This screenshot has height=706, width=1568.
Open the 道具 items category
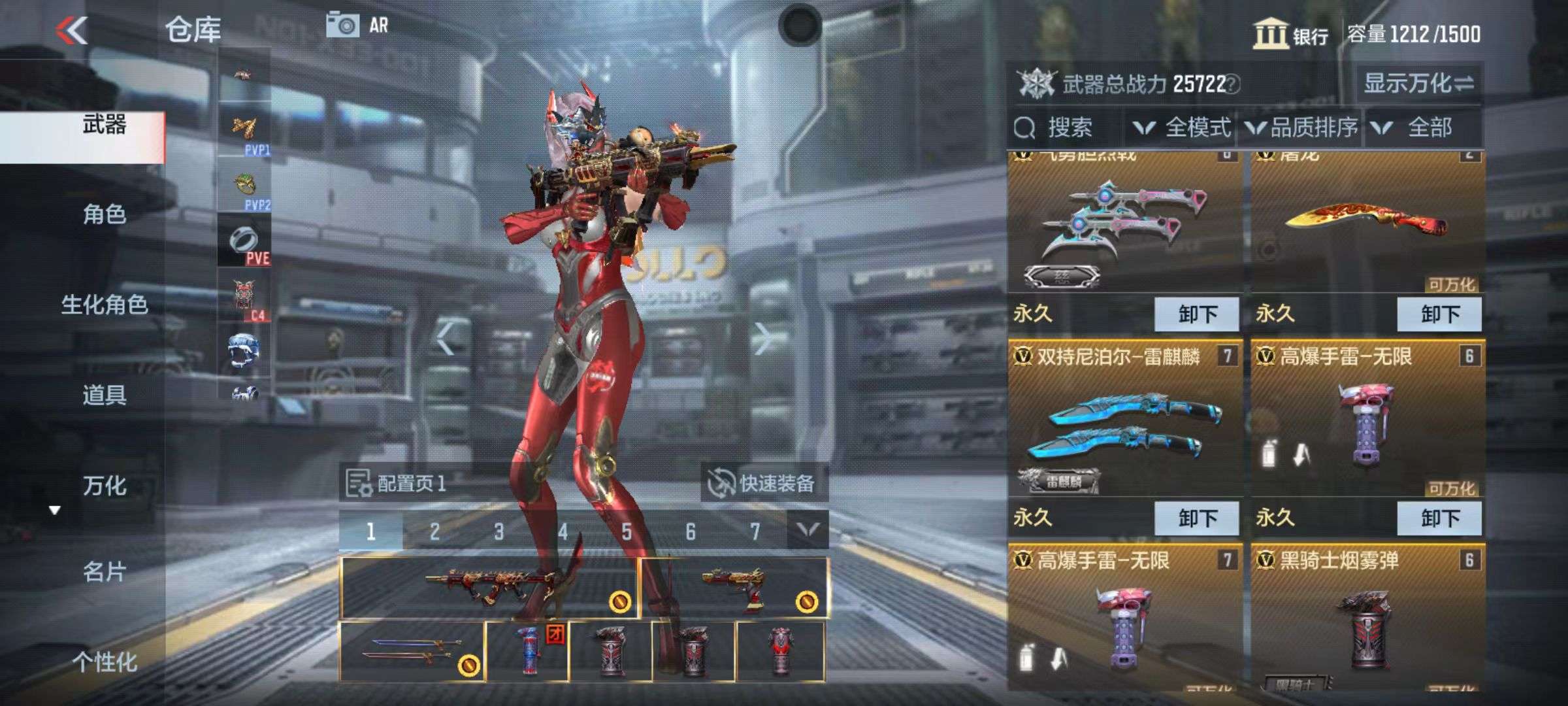click(x=104, y=395)
